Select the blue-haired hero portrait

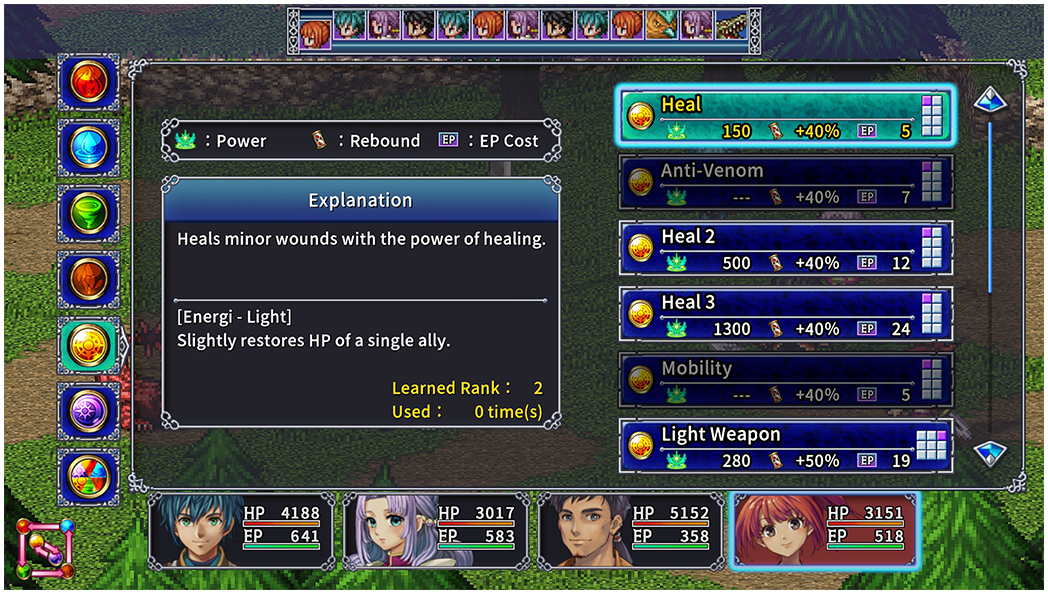pos(240,531)
